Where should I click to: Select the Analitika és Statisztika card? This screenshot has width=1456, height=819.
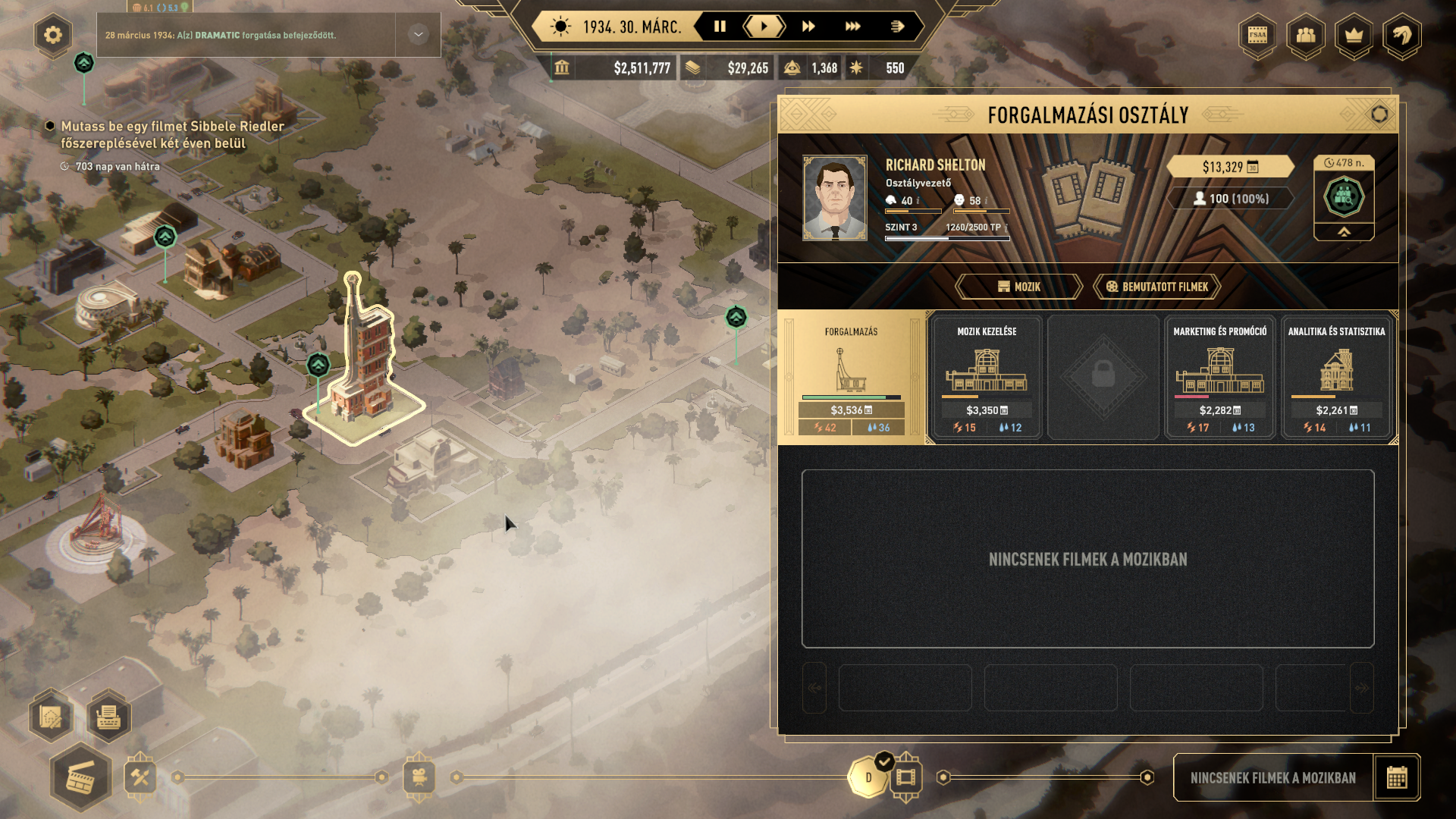click(x=1336, y=377)
